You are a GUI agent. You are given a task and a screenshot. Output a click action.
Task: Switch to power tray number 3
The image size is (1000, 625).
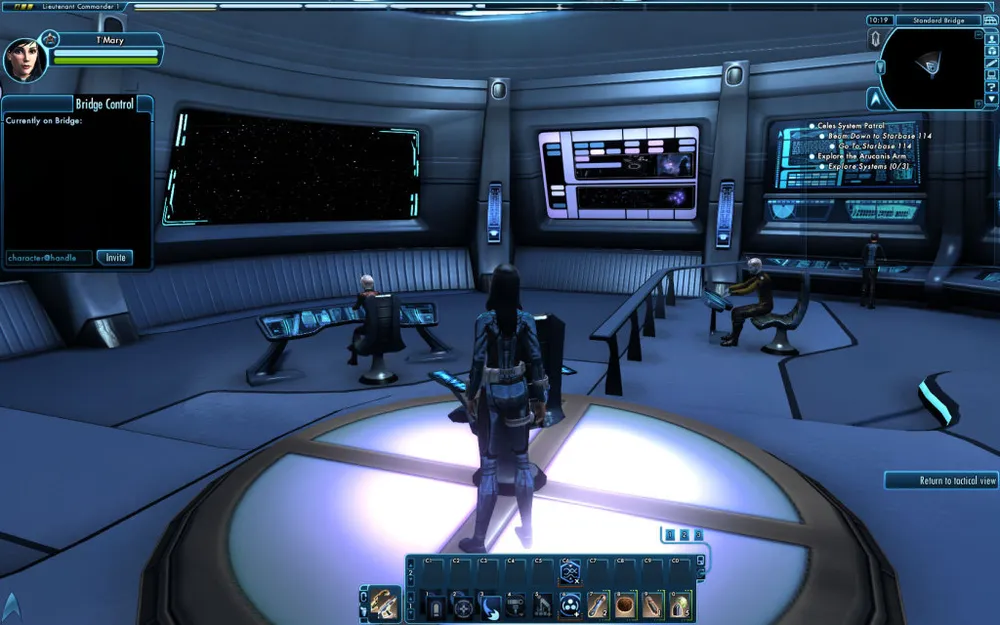tap(698, 535)
